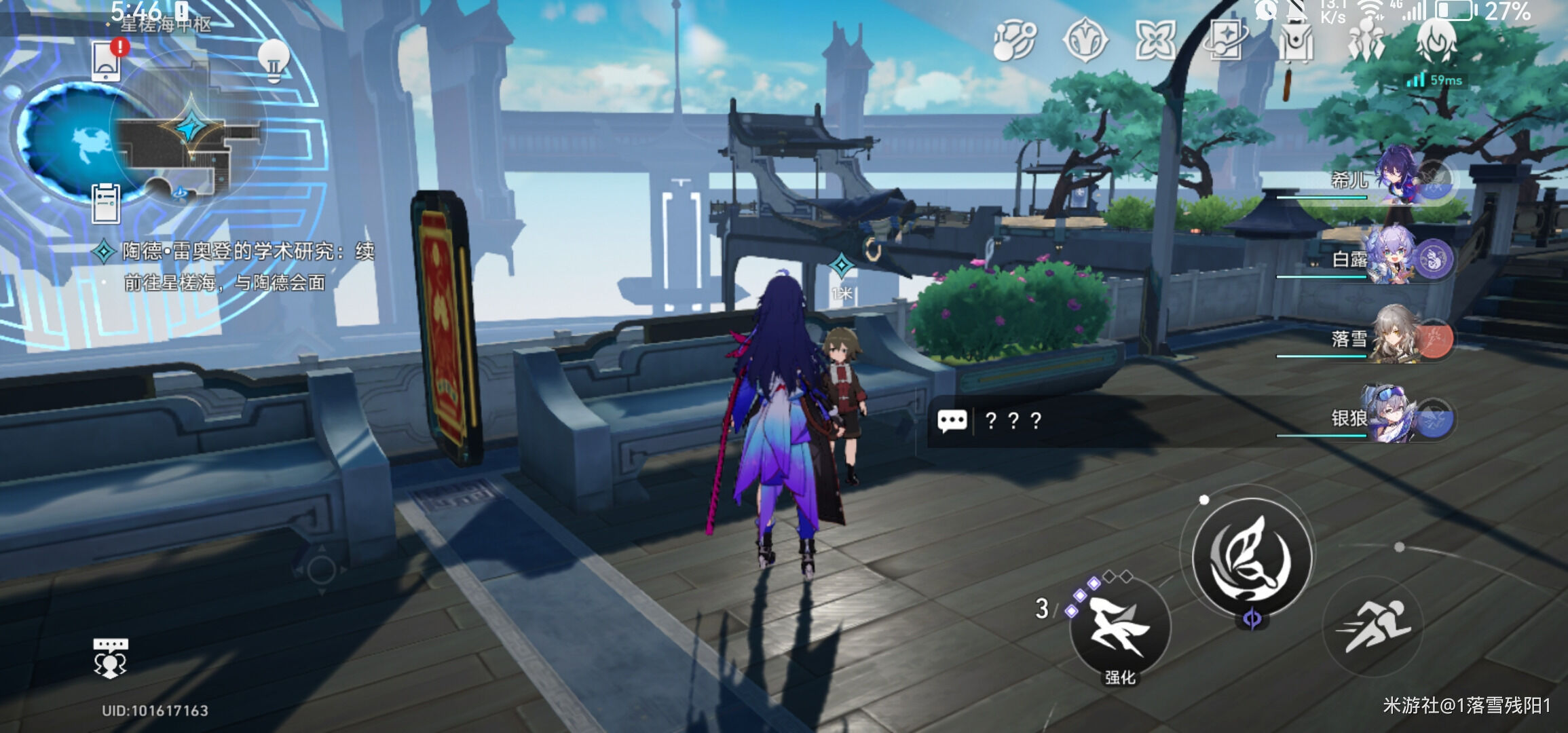
Task: Switch to party member 落雪
Action: pos(1398,337)
